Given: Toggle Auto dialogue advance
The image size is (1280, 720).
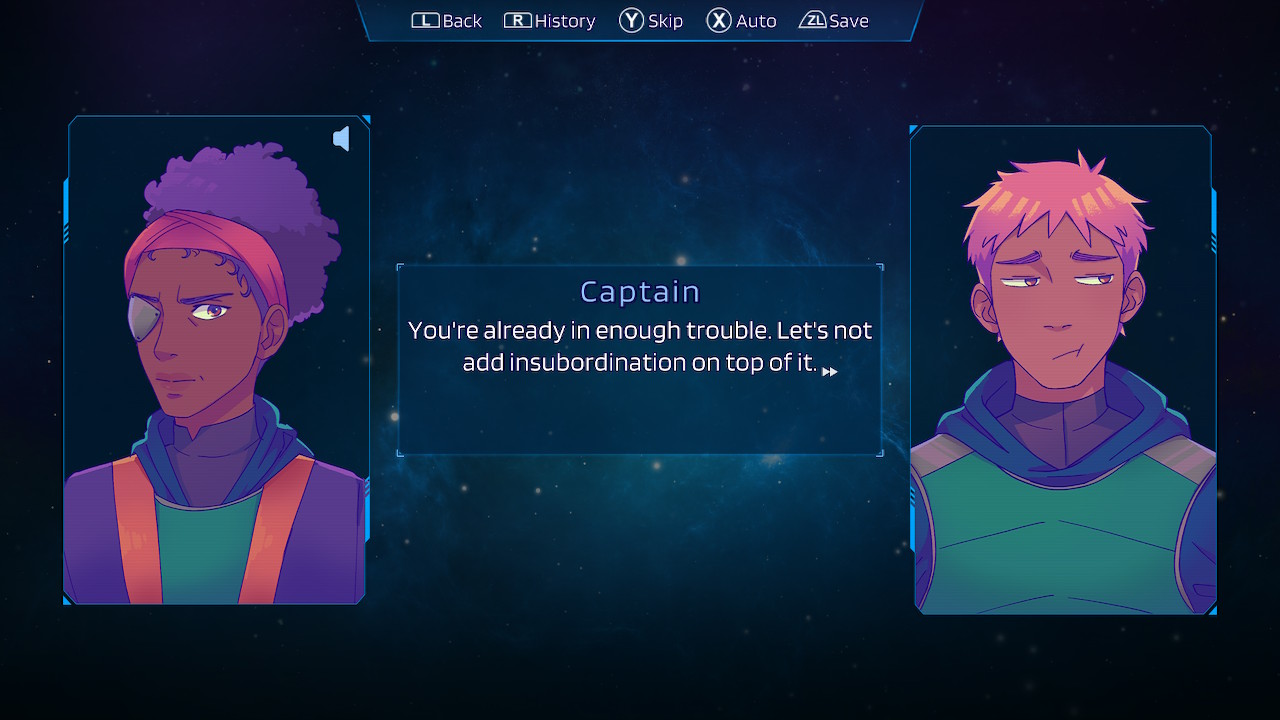Looking at the screenshot, I should 741,21.
